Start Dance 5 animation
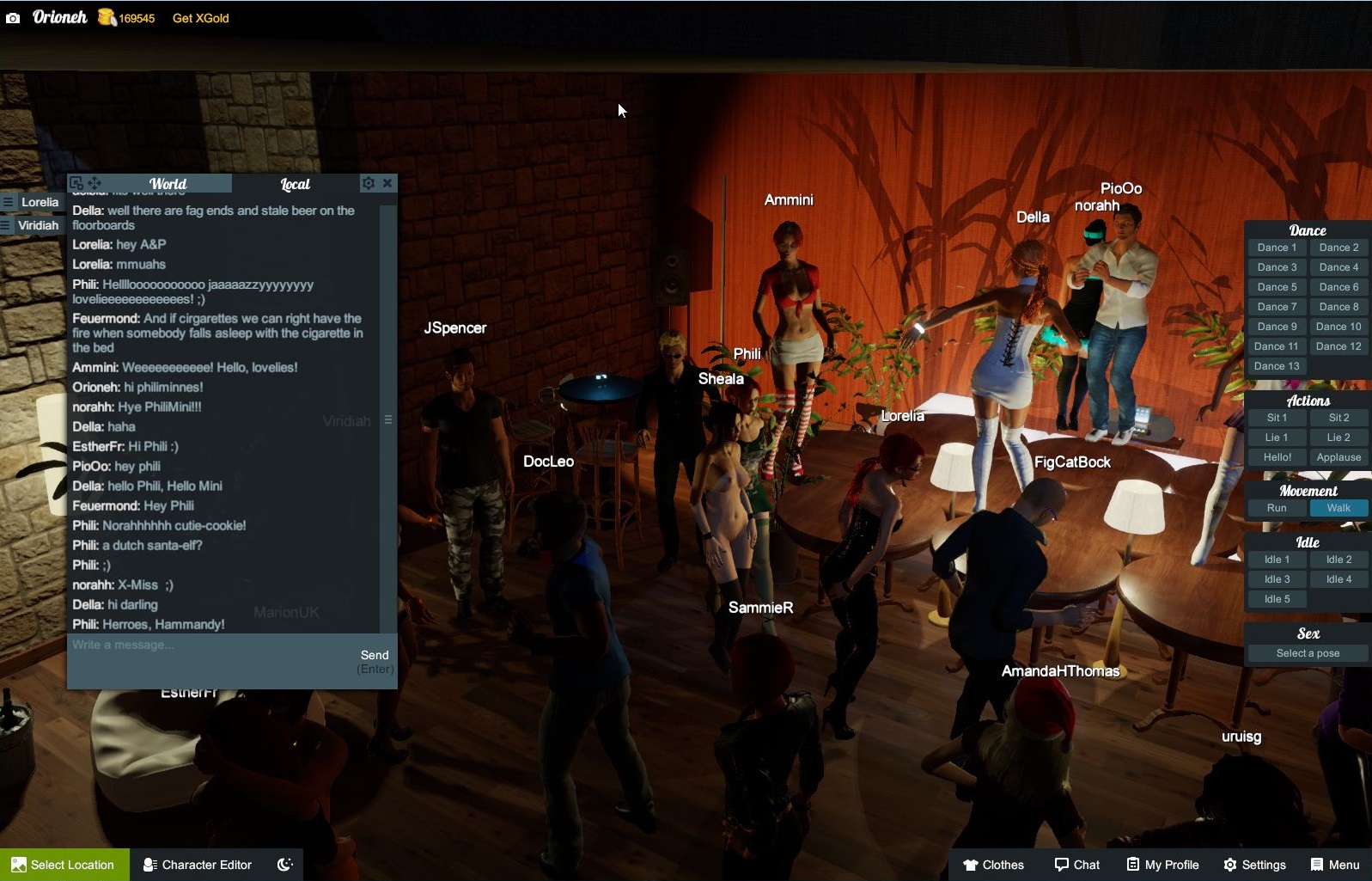This screenshot has width=1372, height=881. [1277, 287]
